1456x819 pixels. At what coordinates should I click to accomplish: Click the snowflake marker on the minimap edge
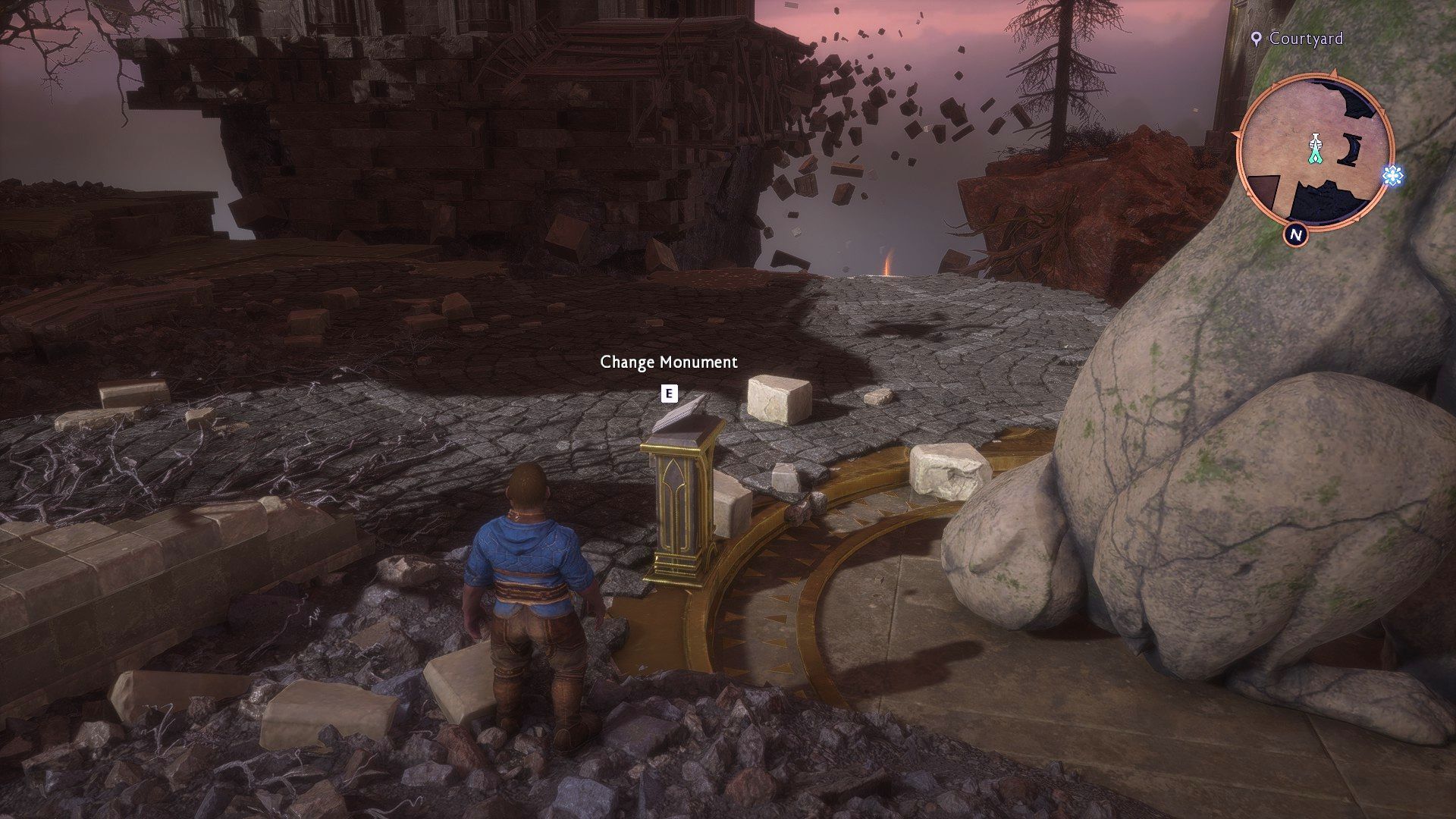(x=1392, y=176)
